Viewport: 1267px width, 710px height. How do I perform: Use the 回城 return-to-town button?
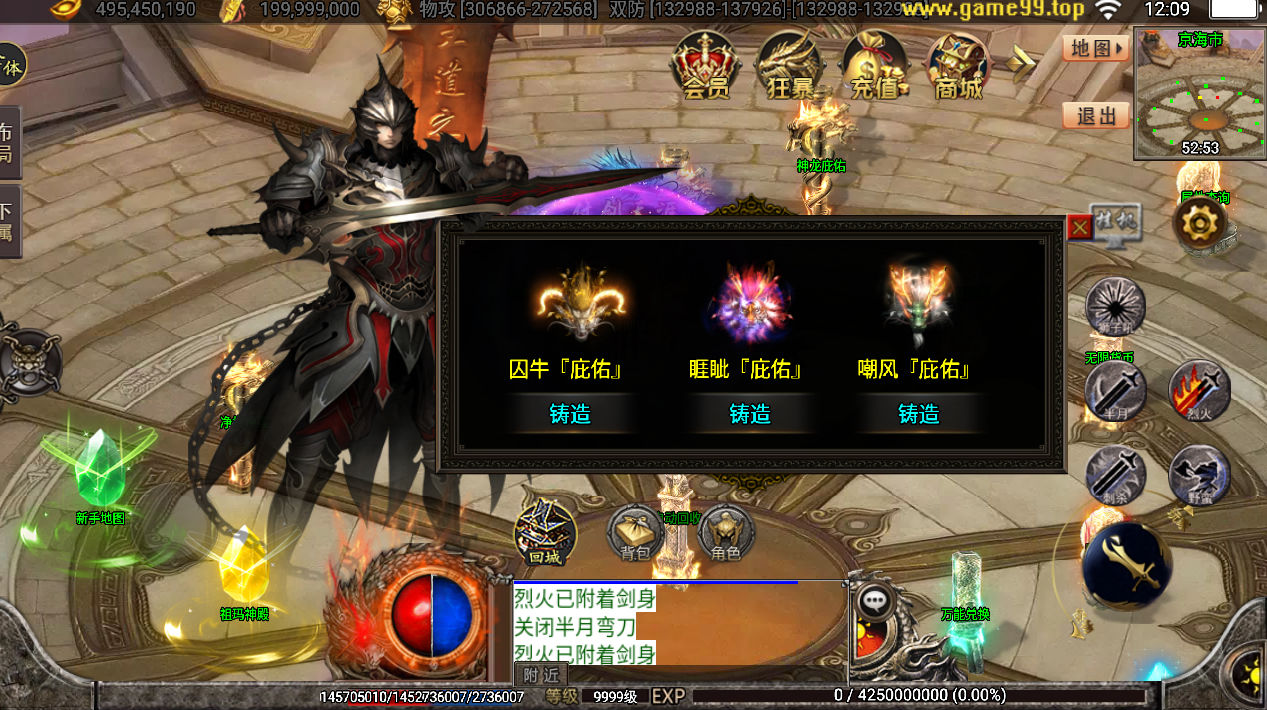coord(545,534)
